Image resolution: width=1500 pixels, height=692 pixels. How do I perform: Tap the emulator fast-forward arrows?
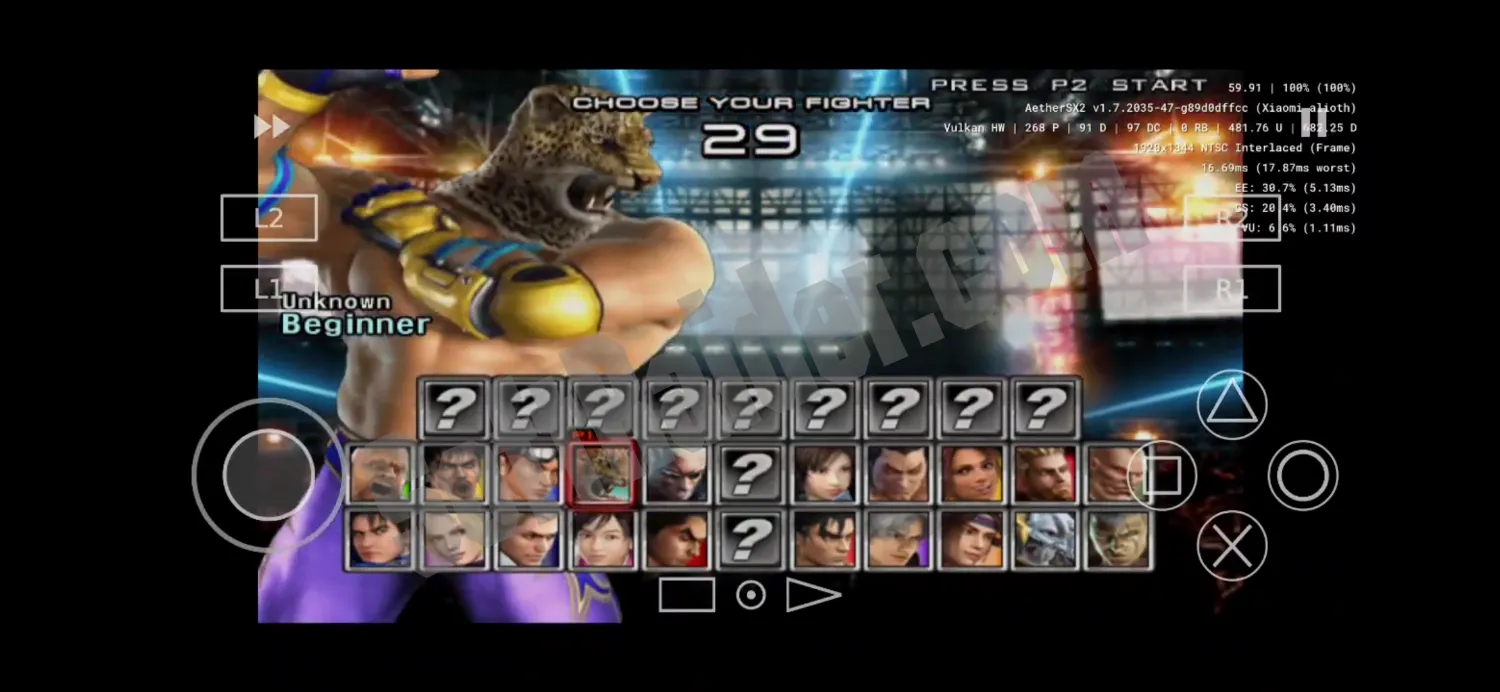271,127
